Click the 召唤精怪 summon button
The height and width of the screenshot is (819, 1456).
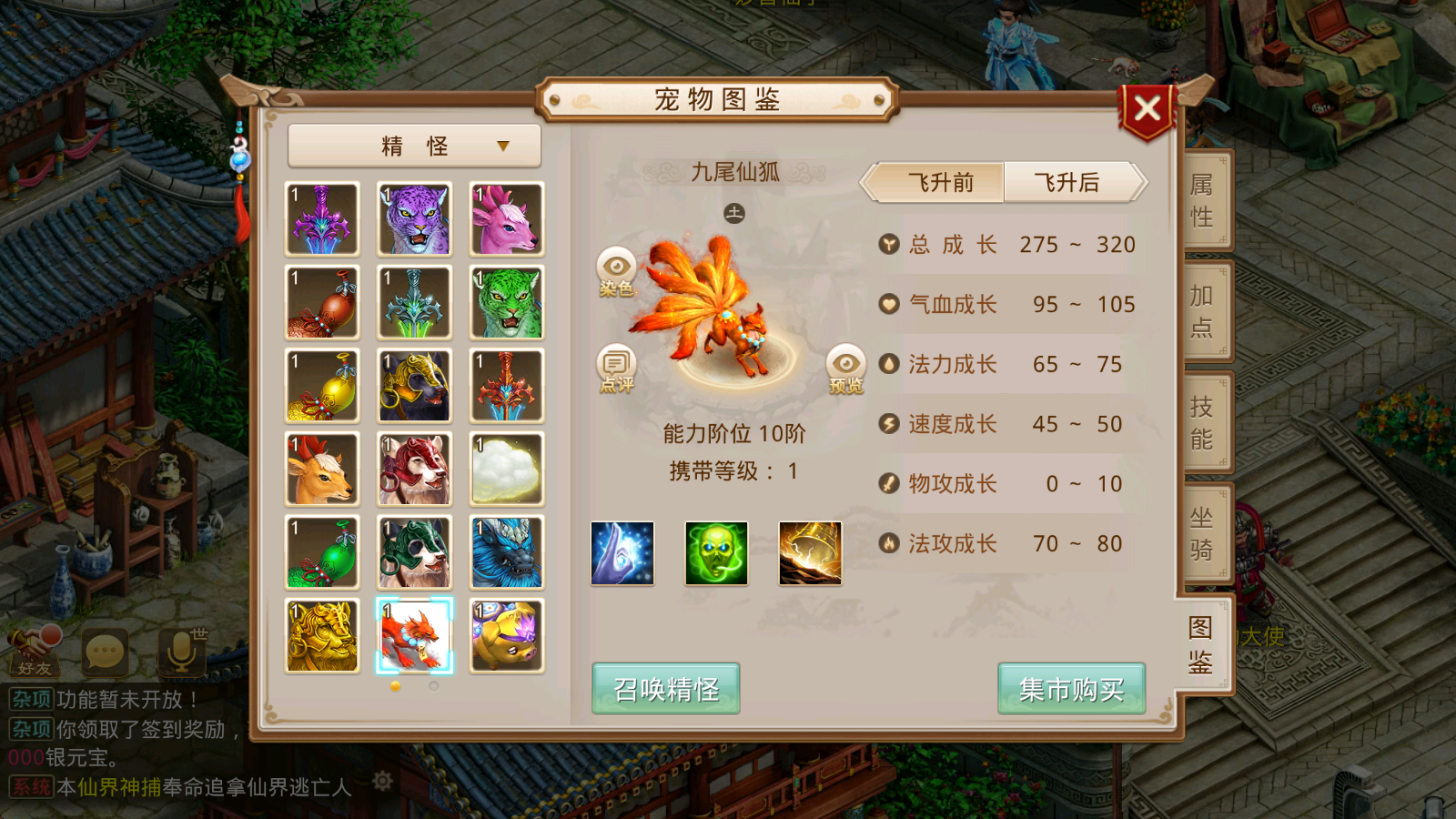coord(664,689)
